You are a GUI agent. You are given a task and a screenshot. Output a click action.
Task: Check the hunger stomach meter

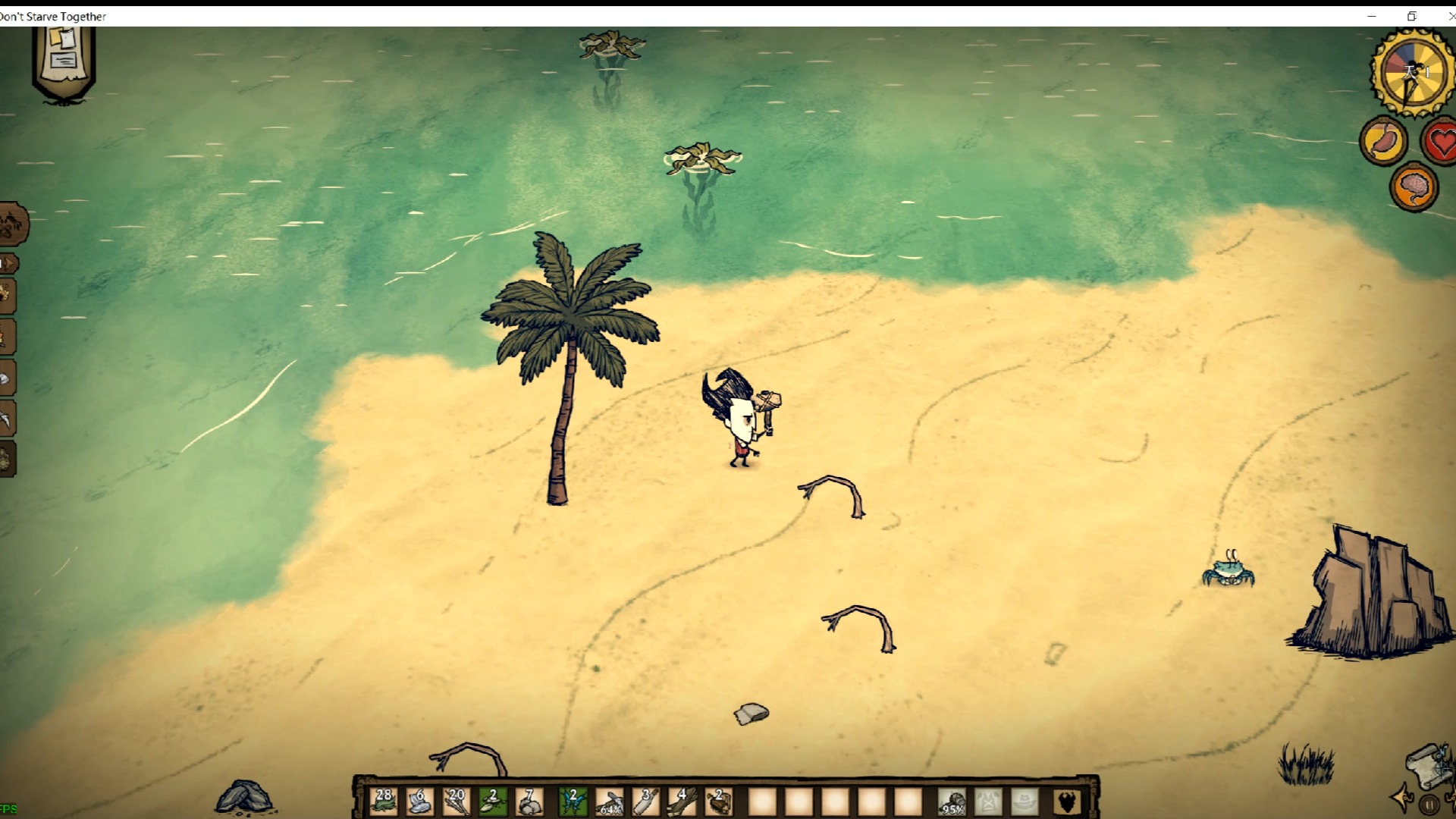(1384, 140)
